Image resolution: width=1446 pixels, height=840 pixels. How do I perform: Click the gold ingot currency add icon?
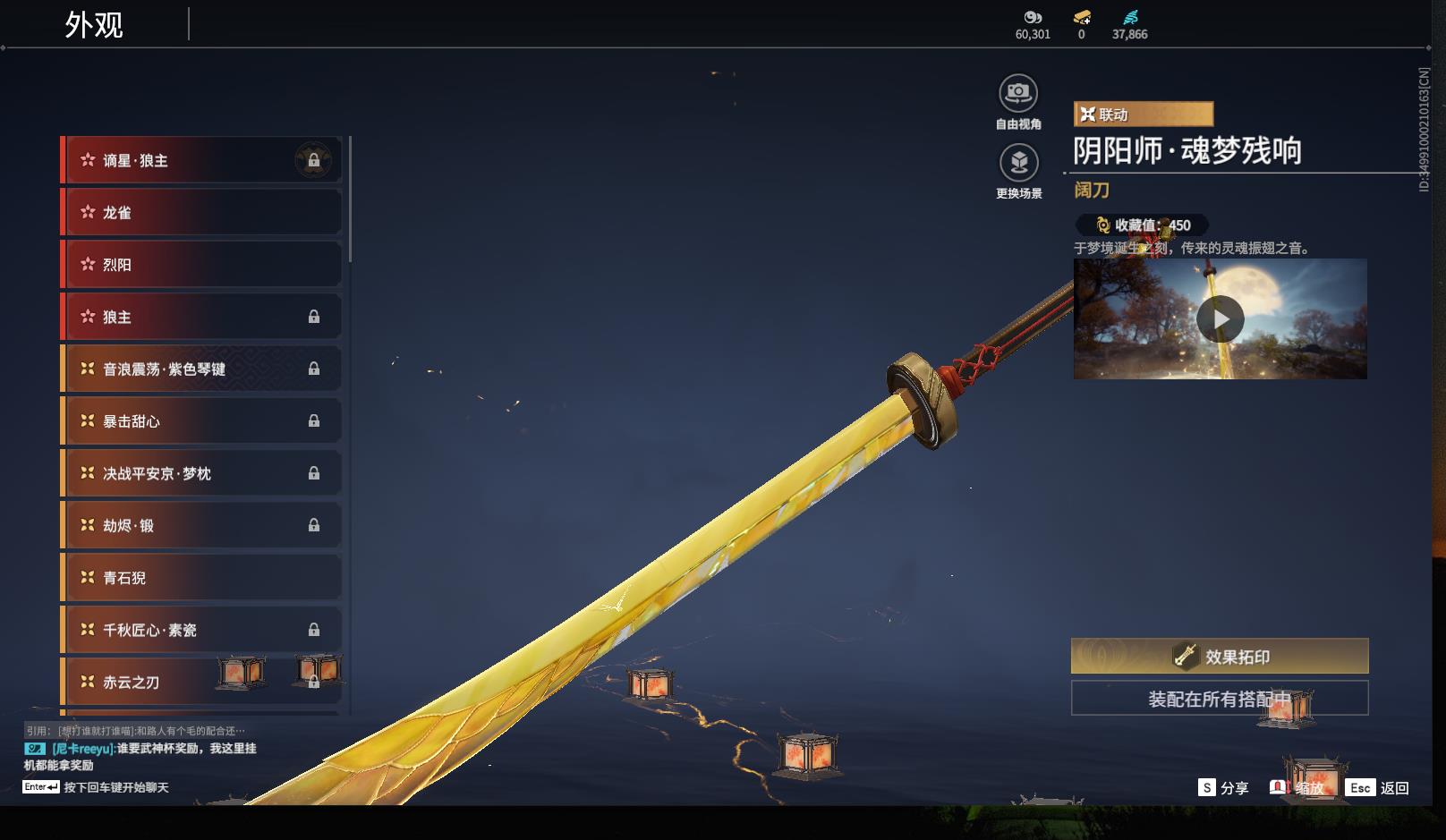[1082, 17]
